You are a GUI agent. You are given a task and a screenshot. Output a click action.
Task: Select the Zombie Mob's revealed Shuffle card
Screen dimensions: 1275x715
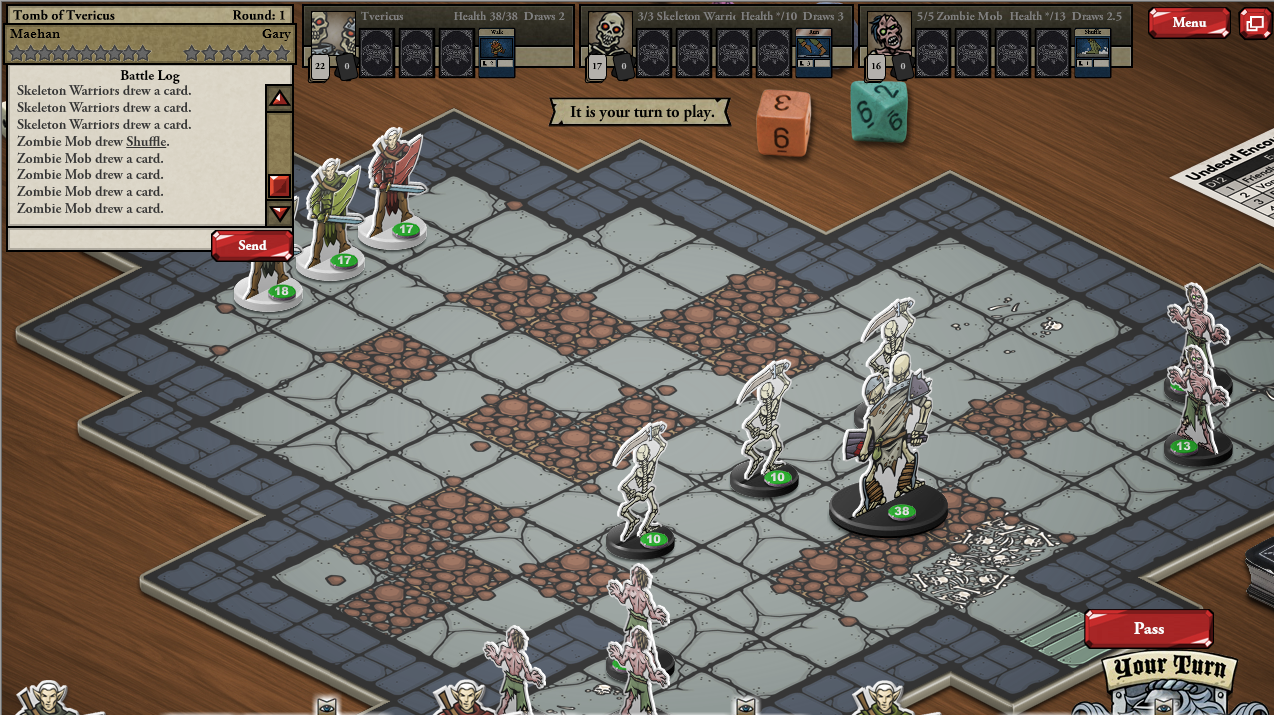point(1092,53)
